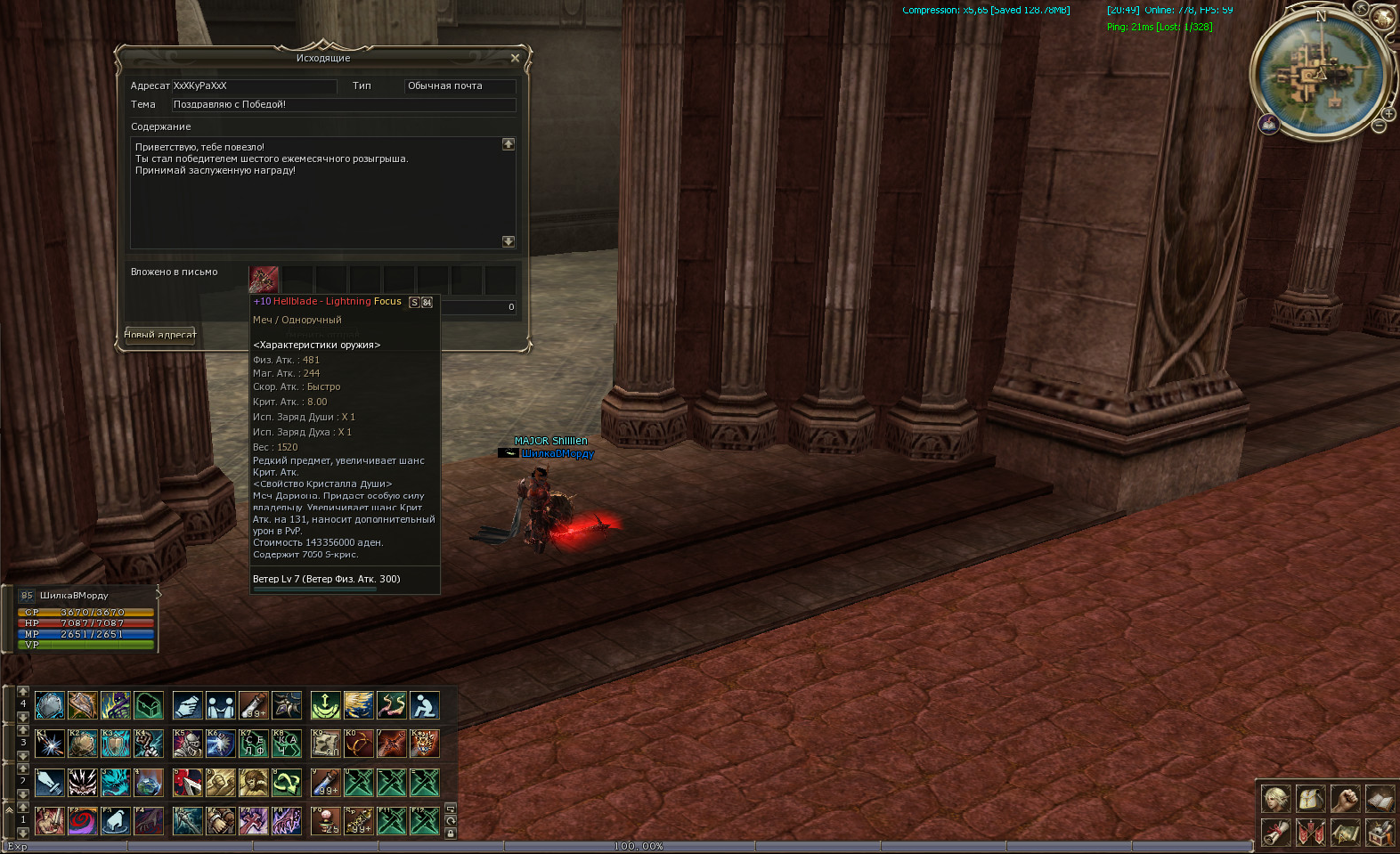This screenshot has width=1400, height=854.
Task: Open the world map parchment icon
Action: pos(1345,834)
